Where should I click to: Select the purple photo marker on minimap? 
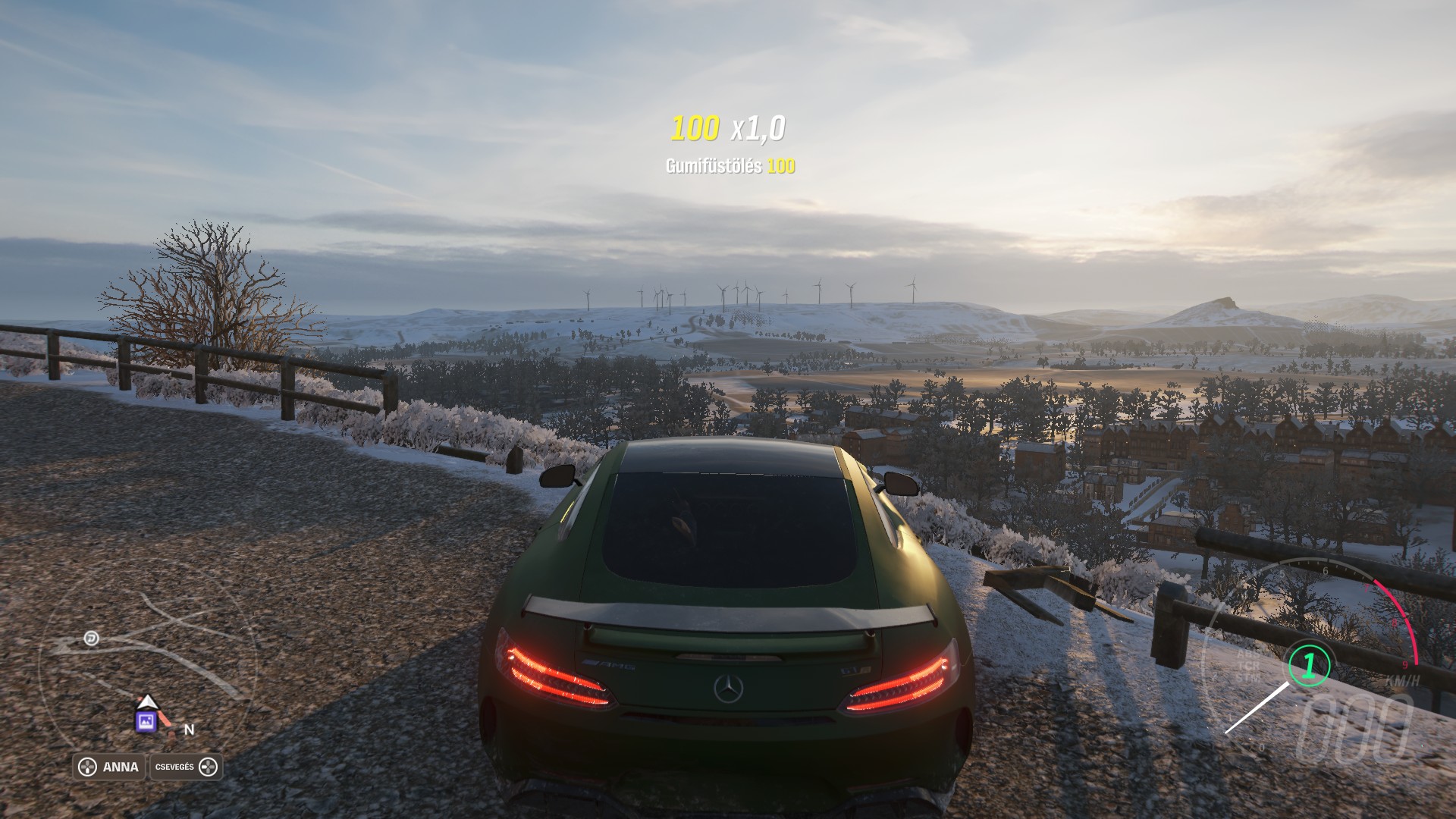[x=146, y=721]
